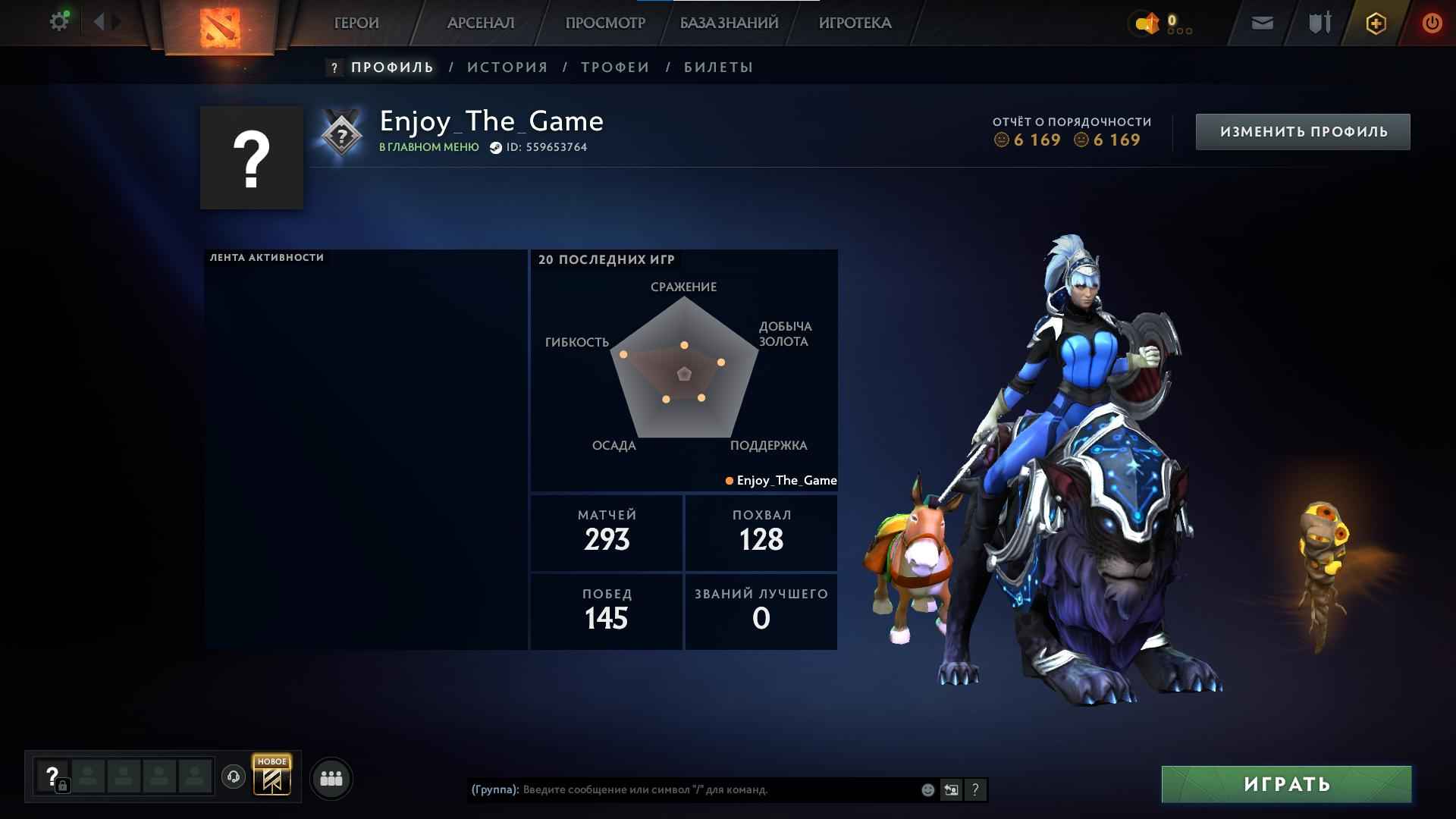Viewport: 1456px width, 819px height.
Task: Select the settings gear icon
Action: [59, 21]
